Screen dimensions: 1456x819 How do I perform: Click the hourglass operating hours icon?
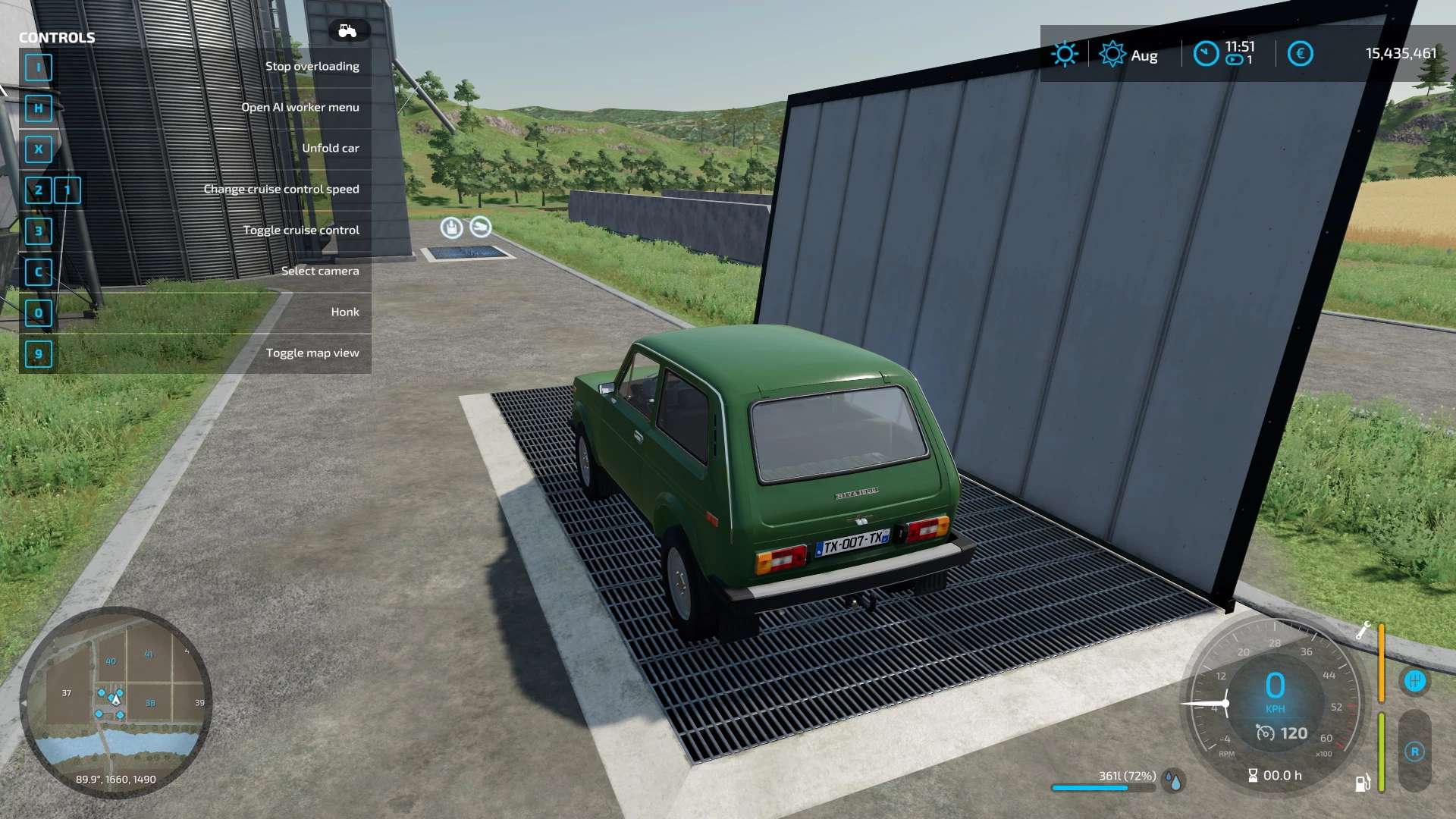tap(1253, 775)
